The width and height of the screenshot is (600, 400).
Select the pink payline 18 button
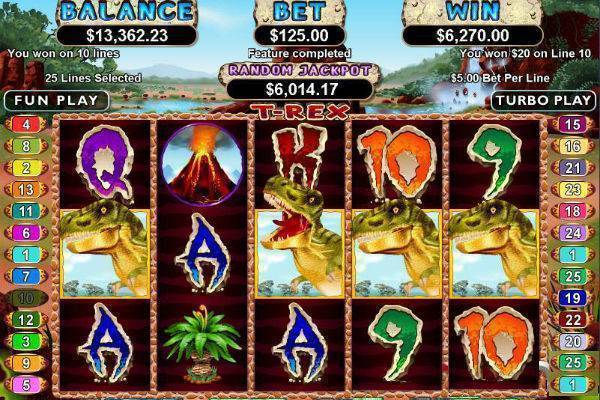point(572,211)
